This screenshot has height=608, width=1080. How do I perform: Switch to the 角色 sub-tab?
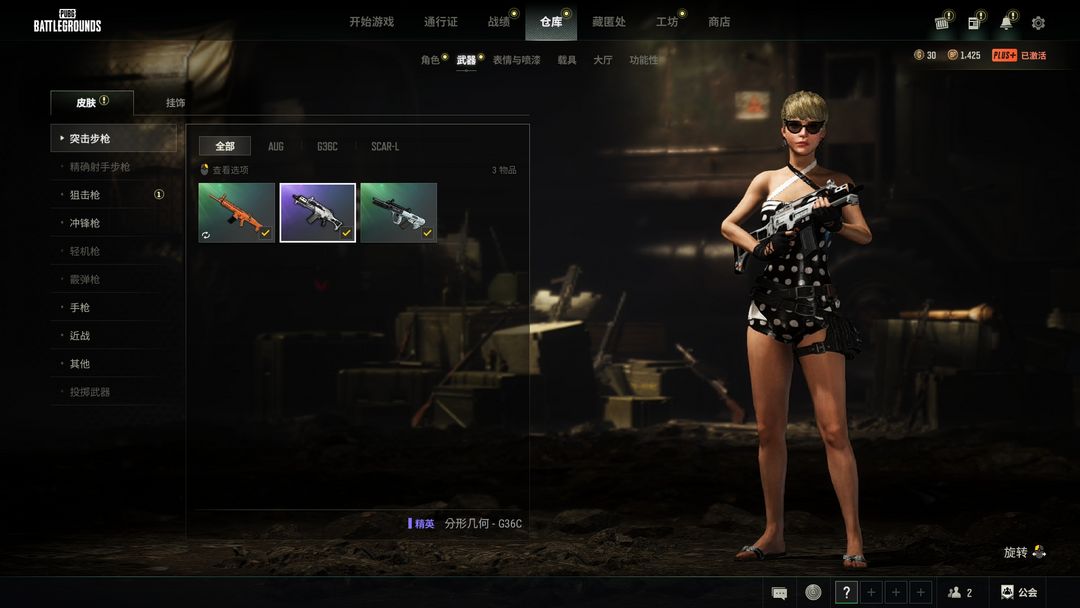point(430,60)
